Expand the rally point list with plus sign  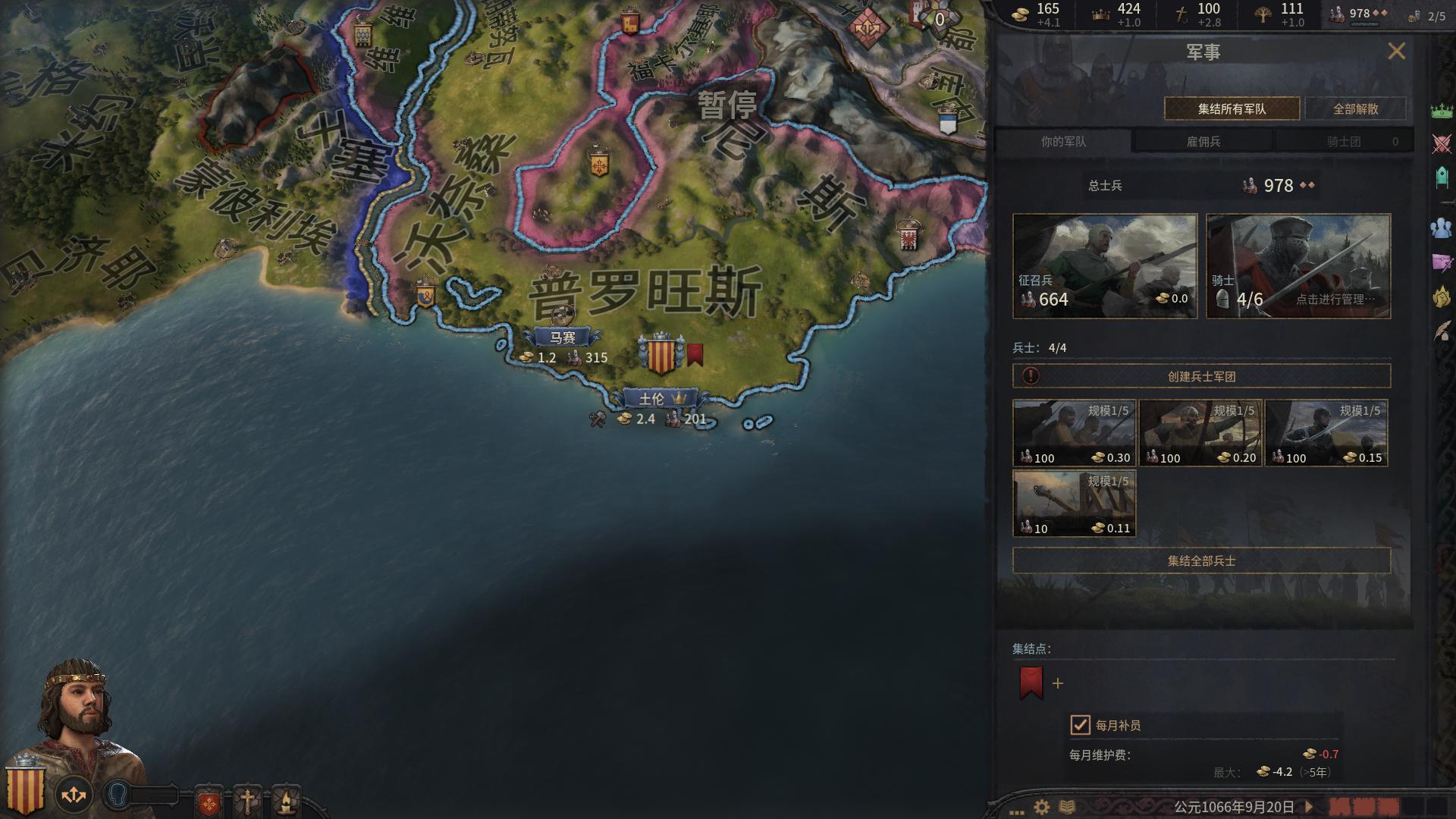point(1057,682)
